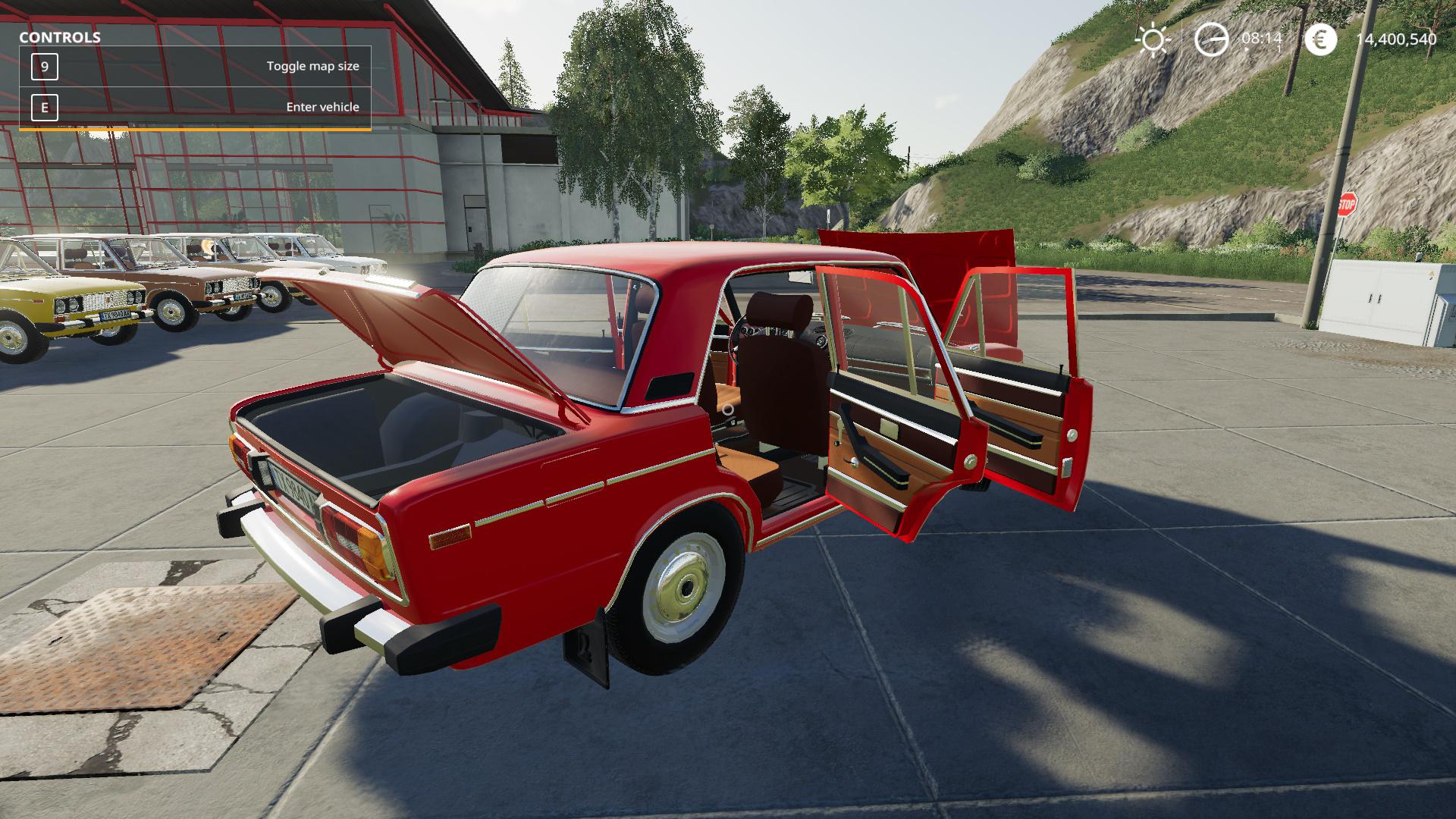Screen dimensions: 1456x819
Task: Click the euro money icon
Action: (x=1320, y=39)
